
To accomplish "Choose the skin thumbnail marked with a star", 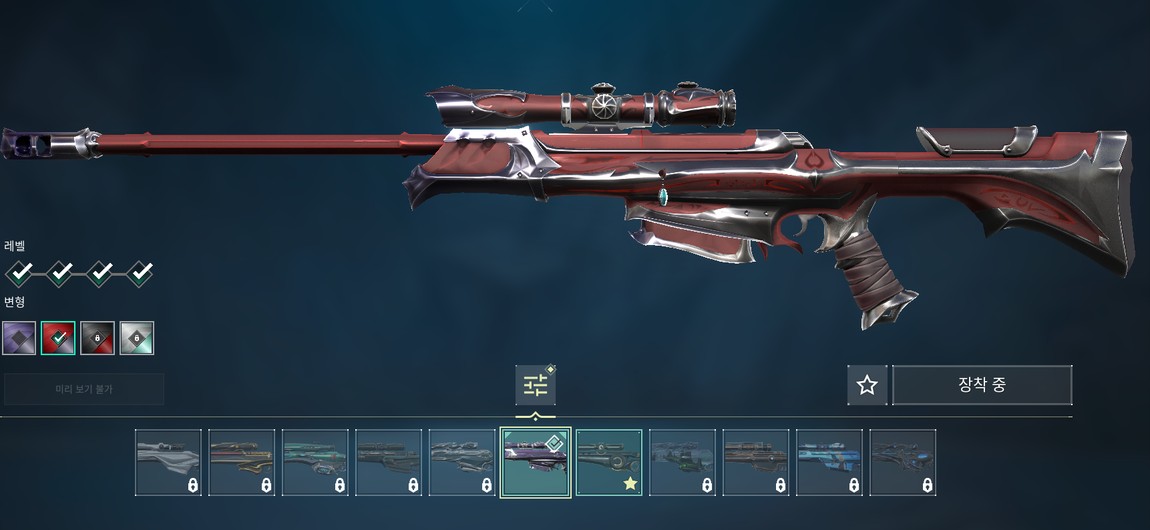I will pyautogui.click(x=609, y=462).
